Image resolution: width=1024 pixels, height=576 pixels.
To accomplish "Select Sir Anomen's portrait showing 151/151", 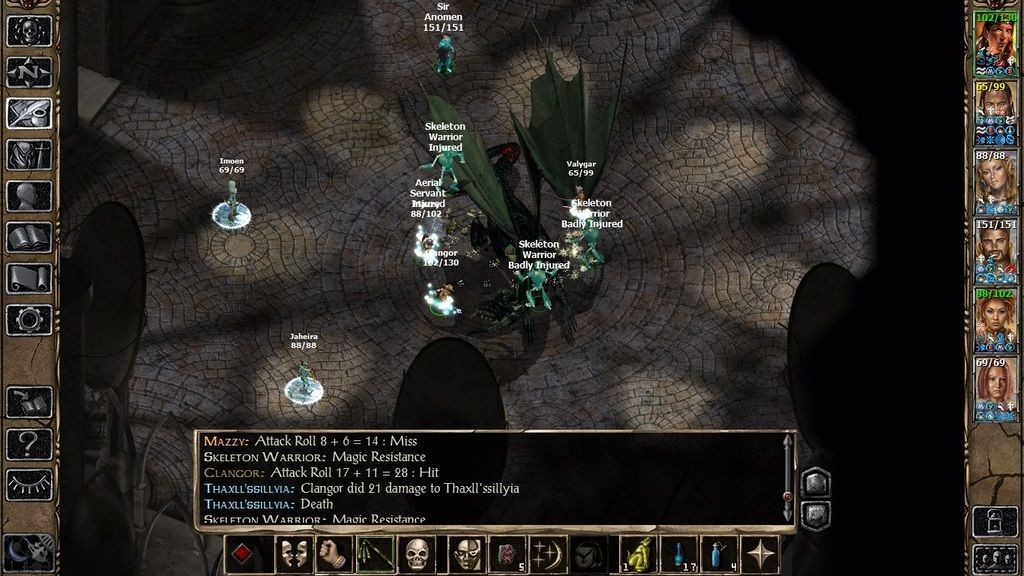I will point(995,251).
